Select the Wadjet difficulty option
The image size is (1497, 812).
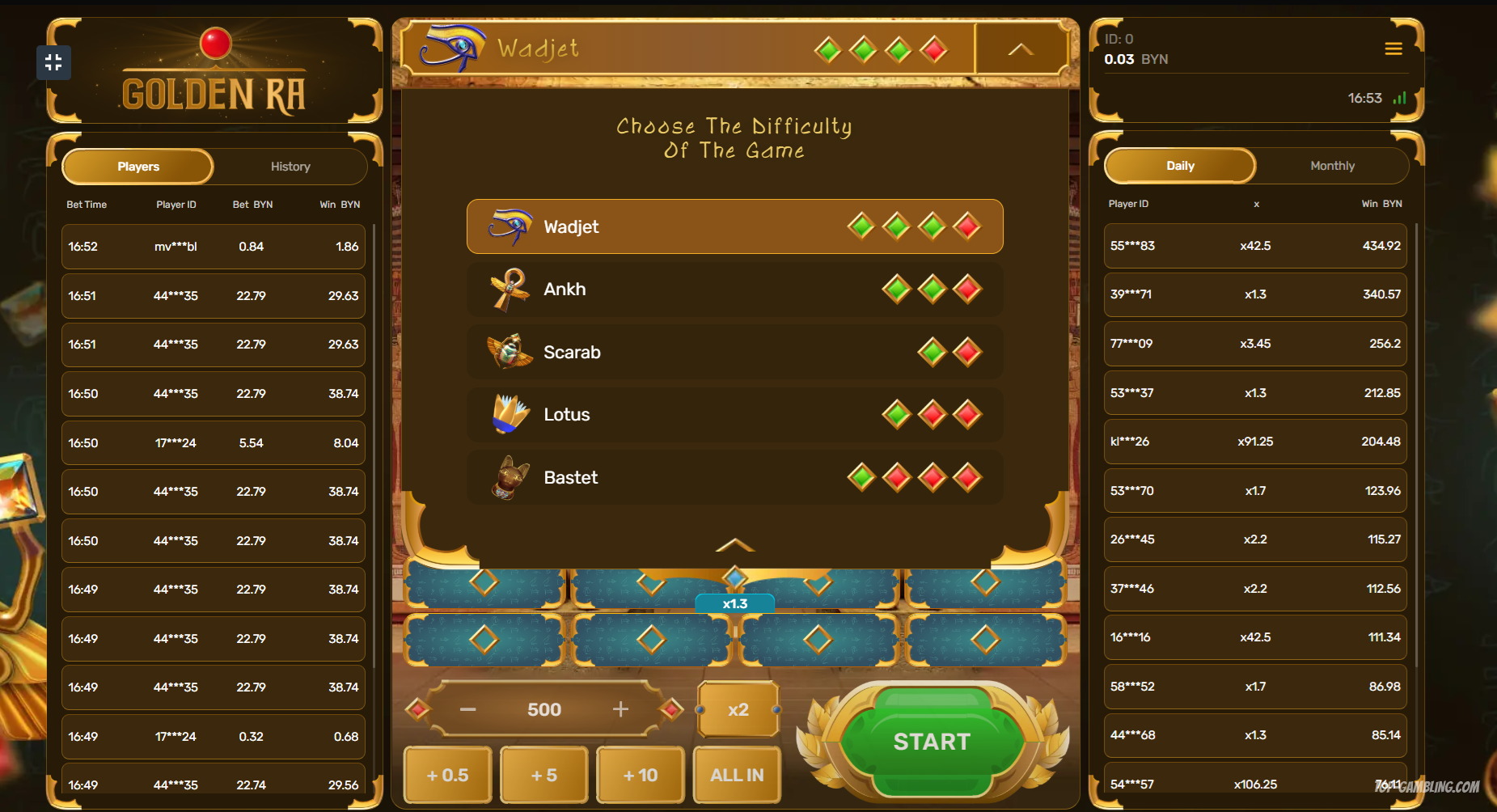[x=734, y=226]
